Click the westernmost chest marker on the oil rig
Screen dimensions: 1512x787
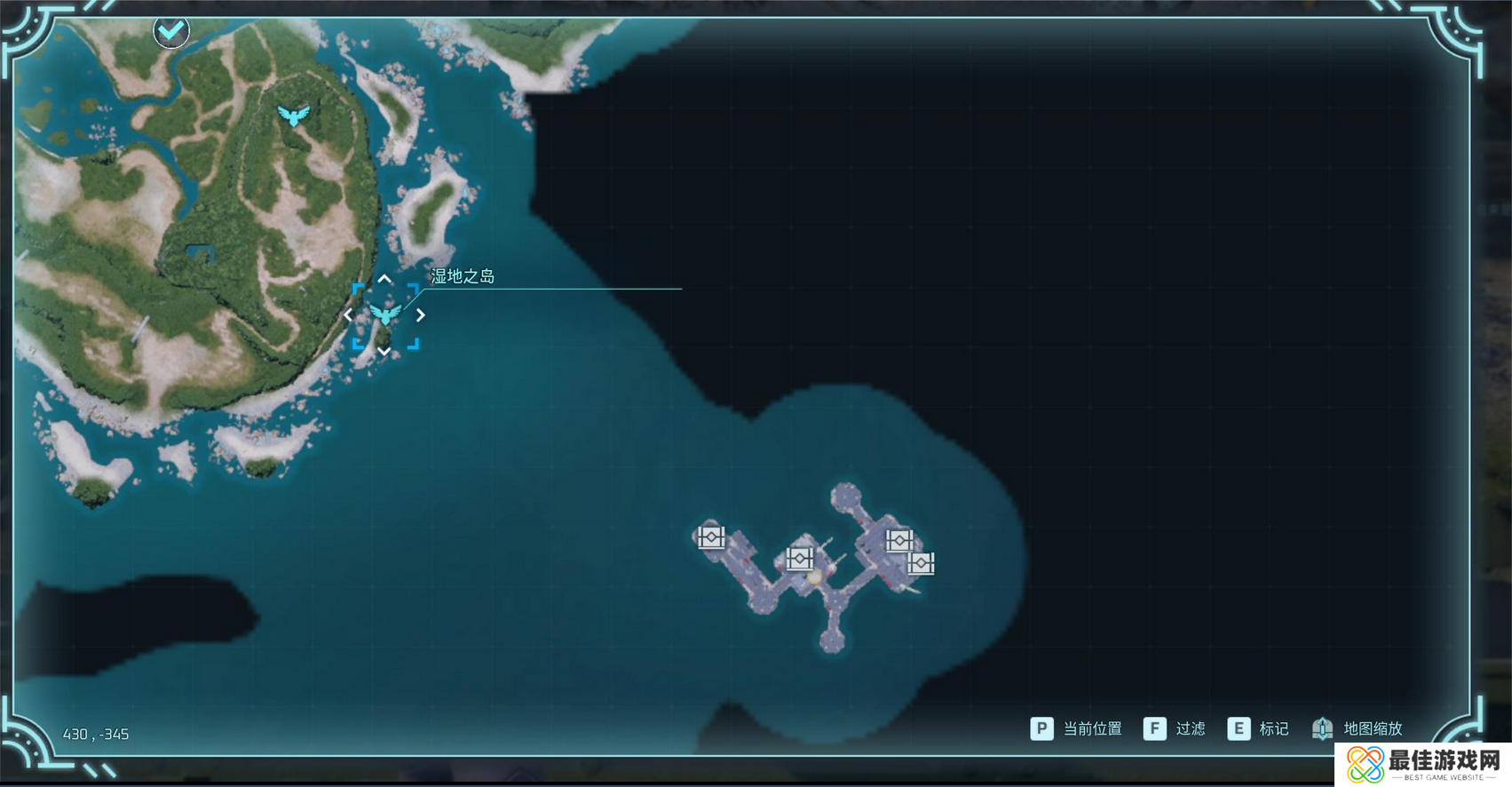711,537
